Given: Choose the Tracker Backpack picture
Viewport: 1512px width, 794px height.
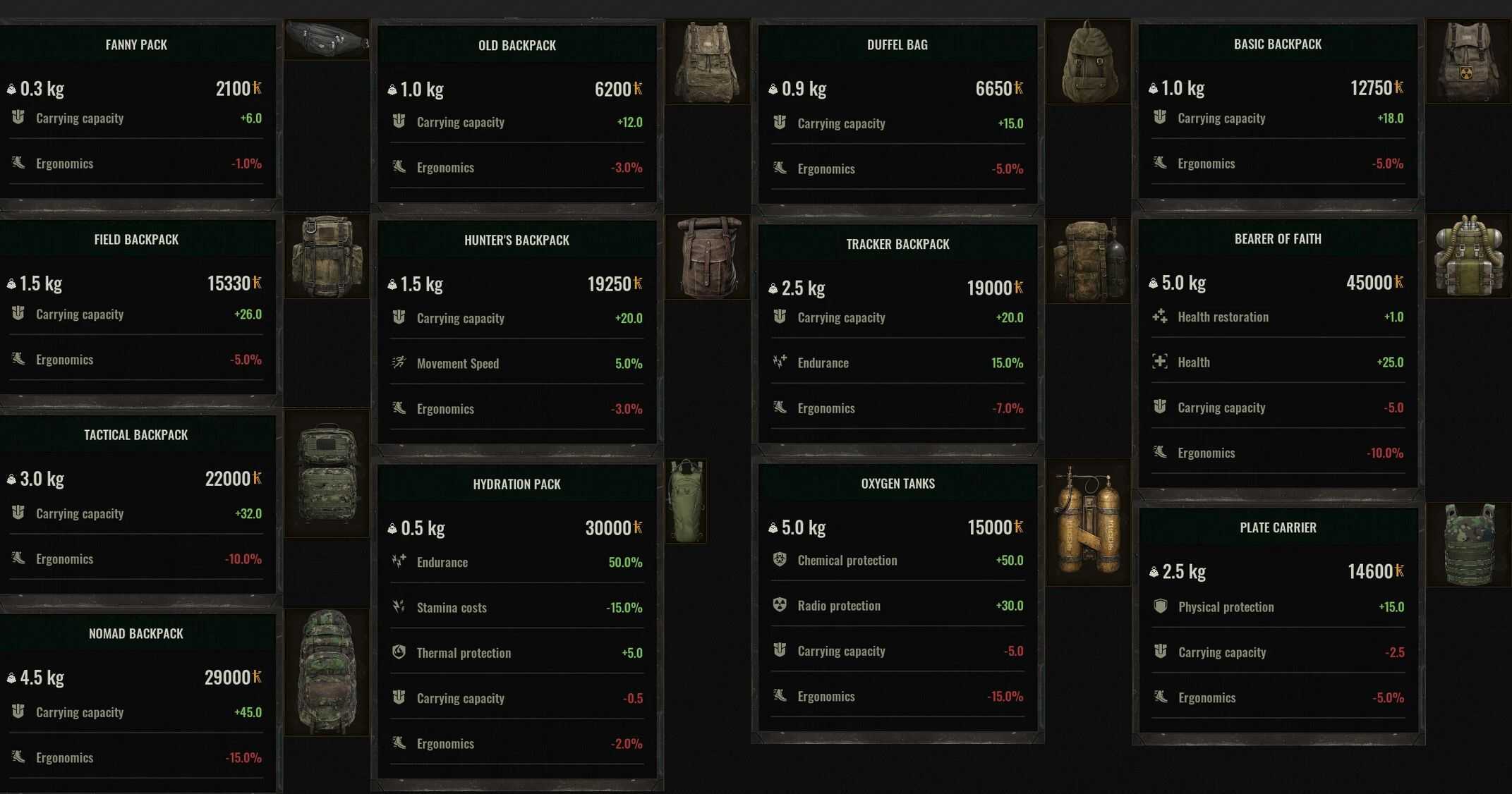Looking at the screenshot, I should click(1088, 261).
